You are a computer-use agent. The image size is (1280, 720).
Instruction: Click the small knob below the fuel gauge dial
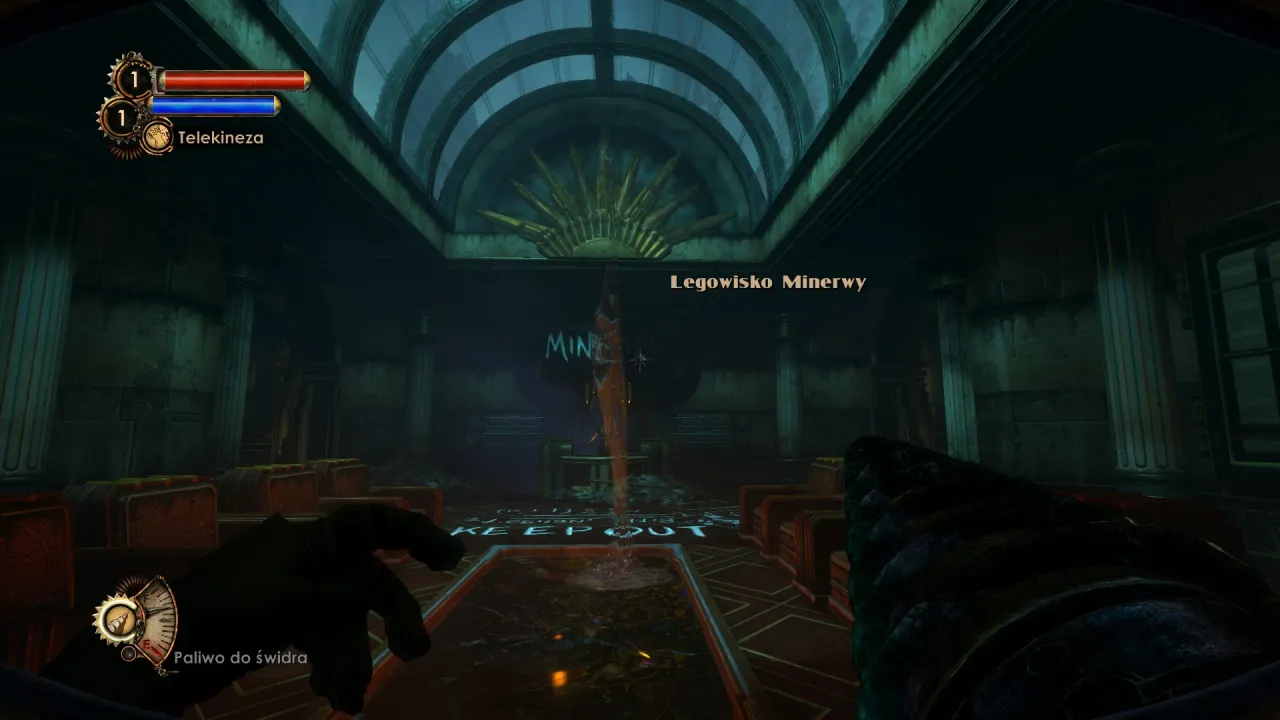tap(129, 652)
